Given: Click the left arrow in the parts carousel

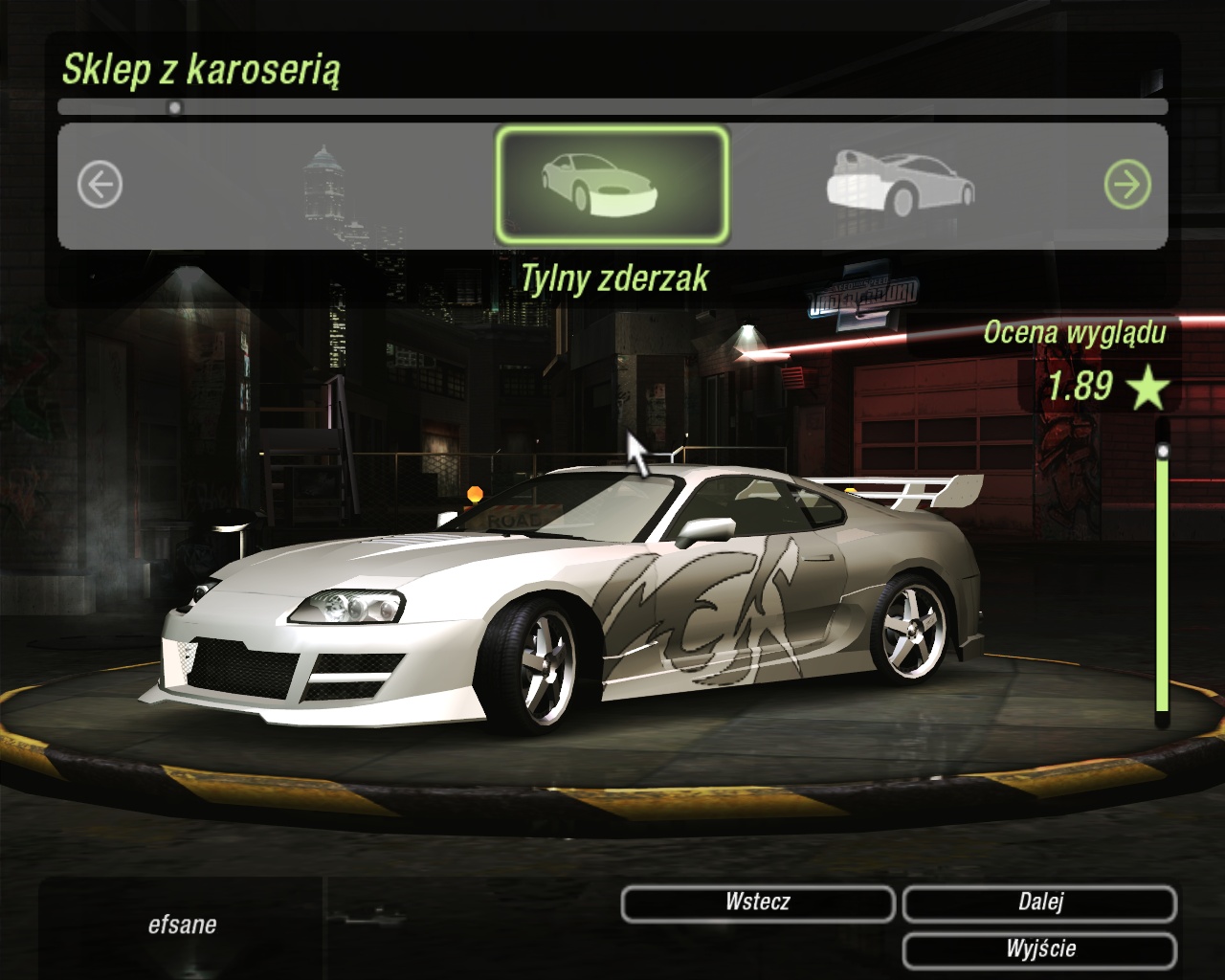Looking at the screenshot, I should tap(100, 185).
